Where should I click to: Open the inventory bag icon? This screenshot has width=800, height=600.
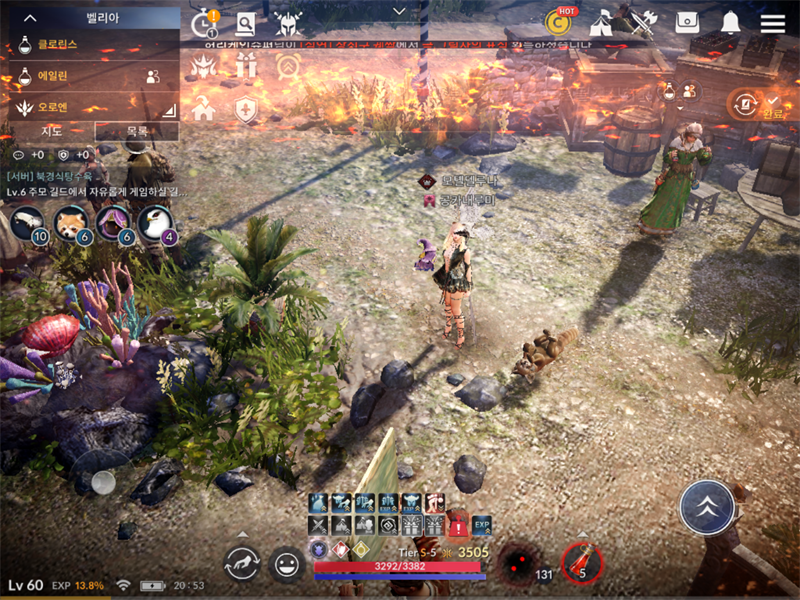tap(687, 23)
